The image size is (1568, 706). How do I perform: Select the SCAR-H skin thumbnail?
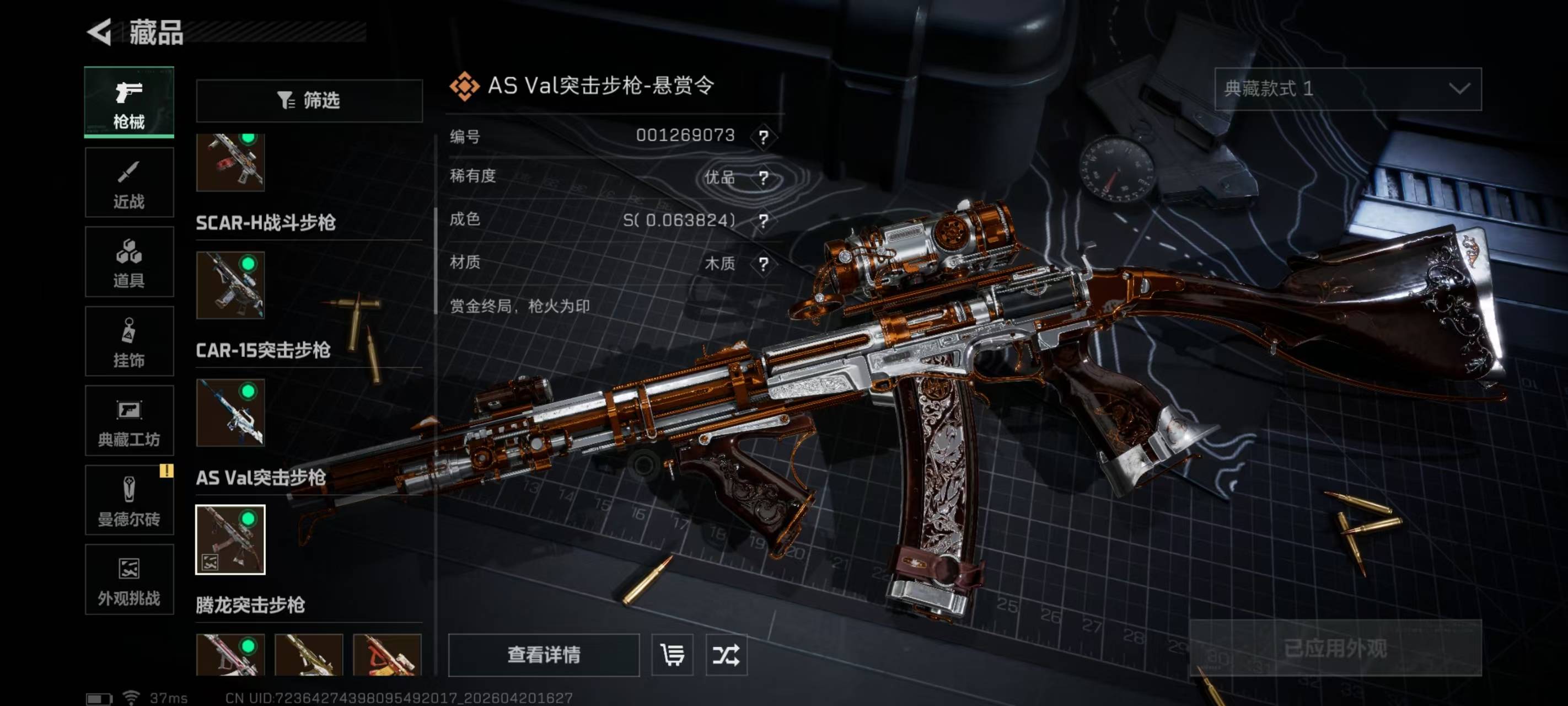click(x=230, y=285)
